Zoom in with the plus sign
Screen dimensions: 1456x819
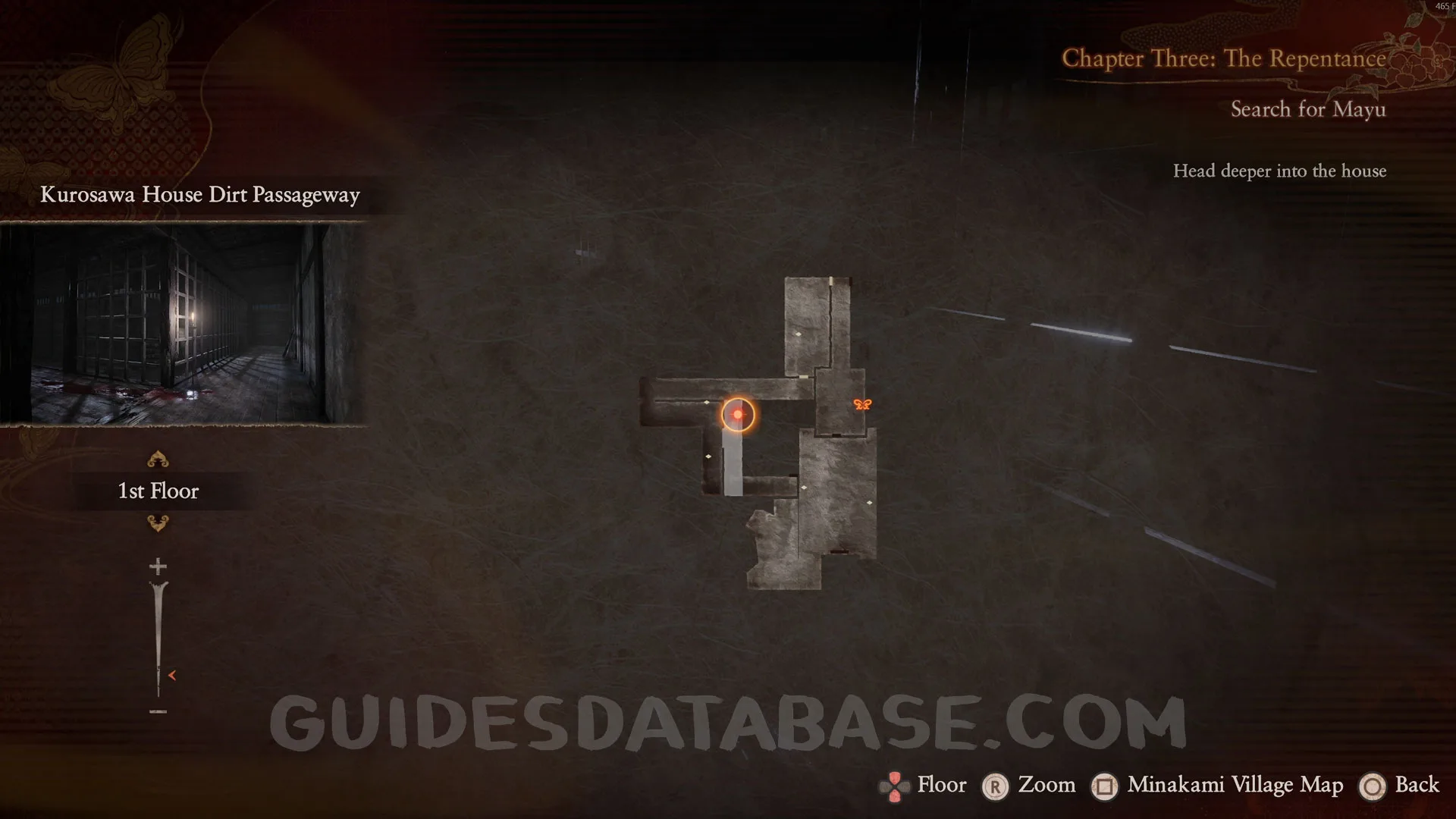(x=158, y=566)
